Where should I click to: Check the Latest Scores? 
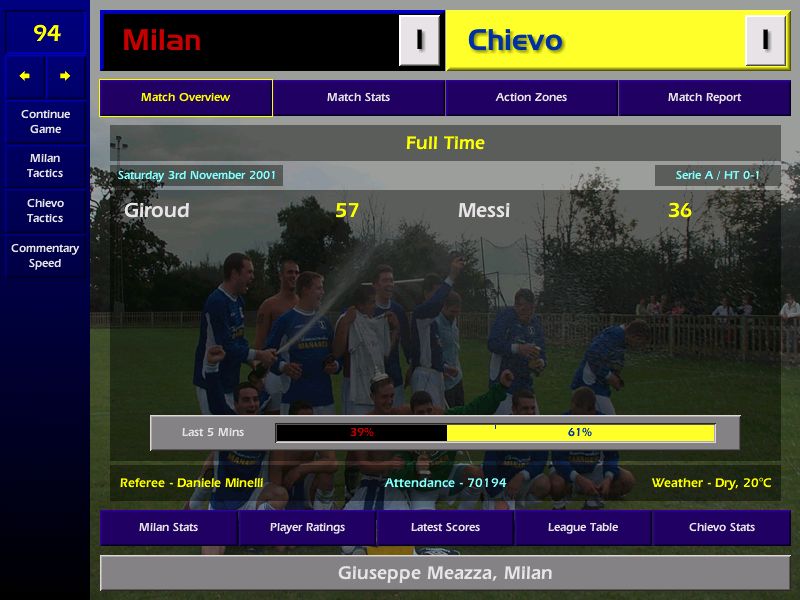[445, 527]
